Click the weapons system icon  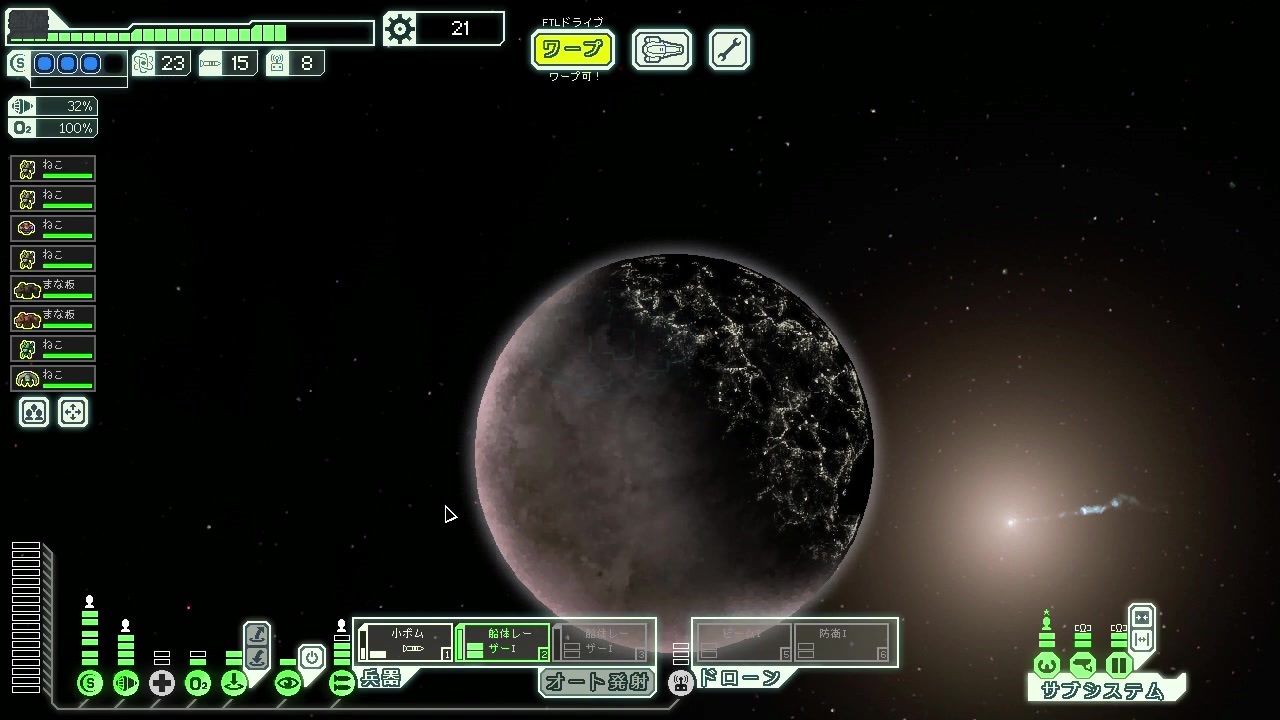click(x=342, y=684)
